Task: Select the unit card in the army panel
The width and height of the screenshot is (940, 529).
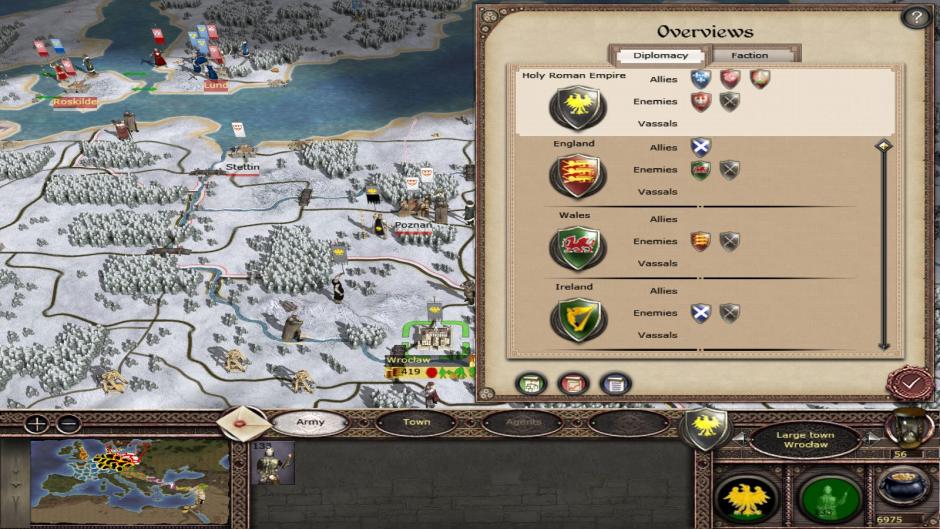Action: coord(272,465)
